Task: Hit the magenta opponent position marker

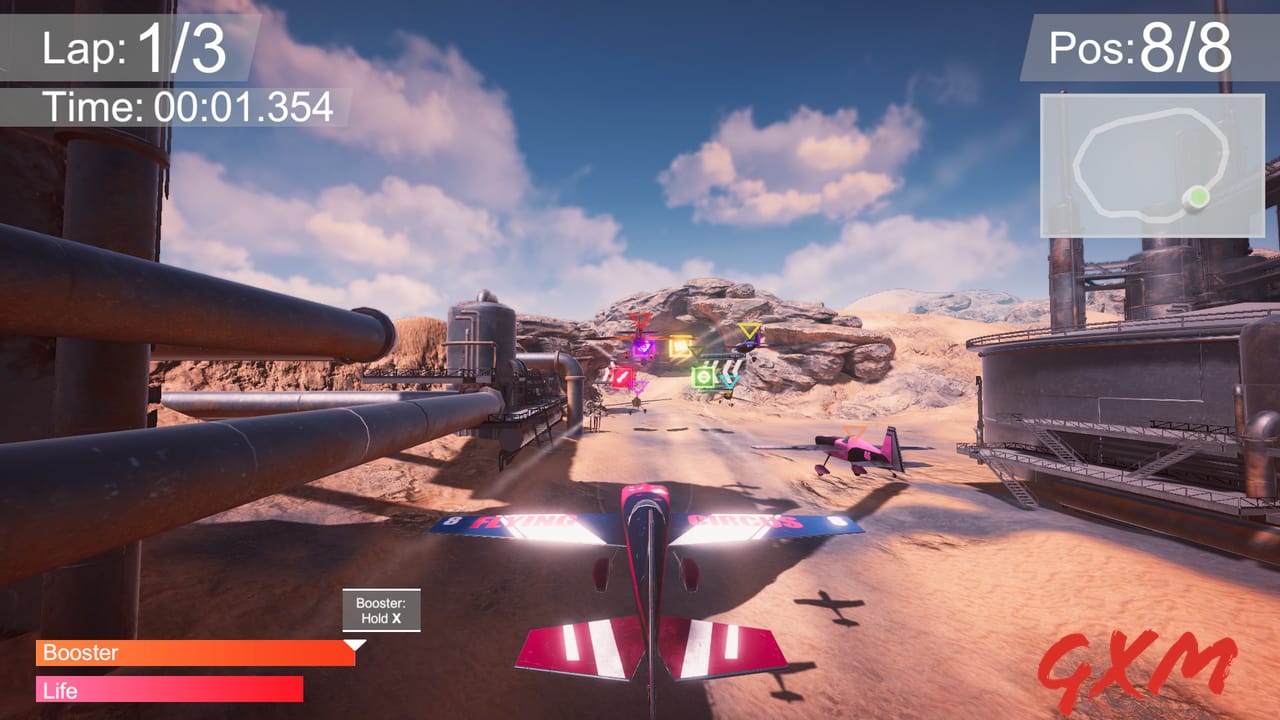Action: (640, 386)
